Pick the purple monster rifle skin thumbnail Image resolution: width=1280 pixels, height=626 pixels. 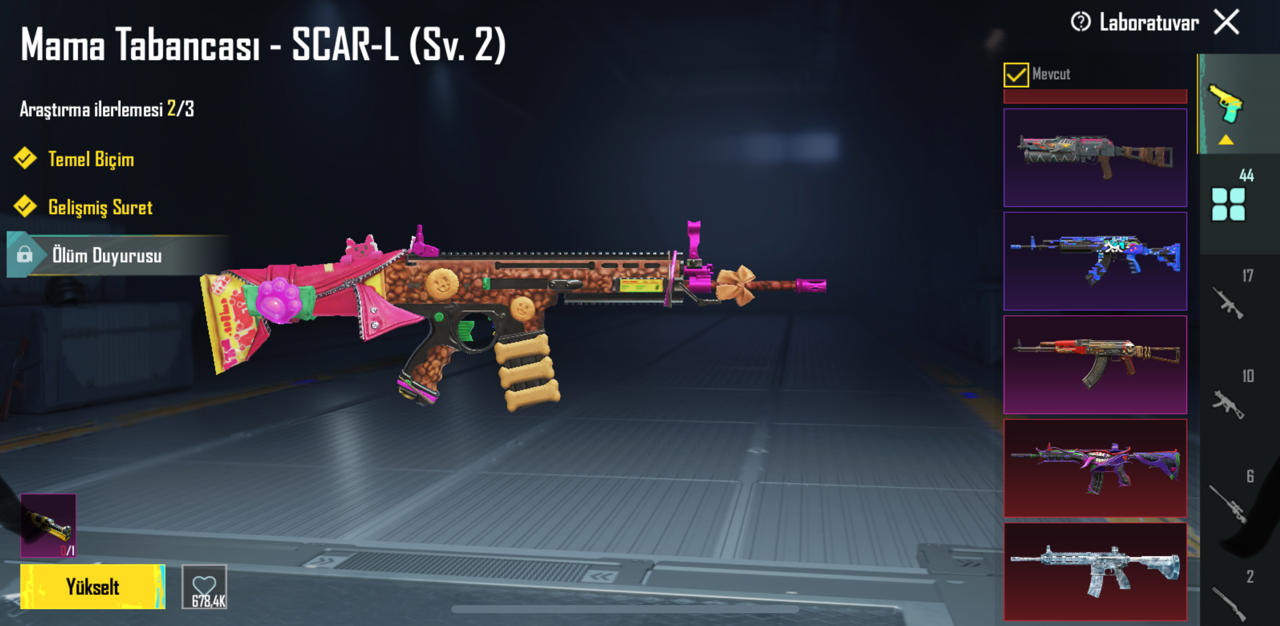[1095, 468]
